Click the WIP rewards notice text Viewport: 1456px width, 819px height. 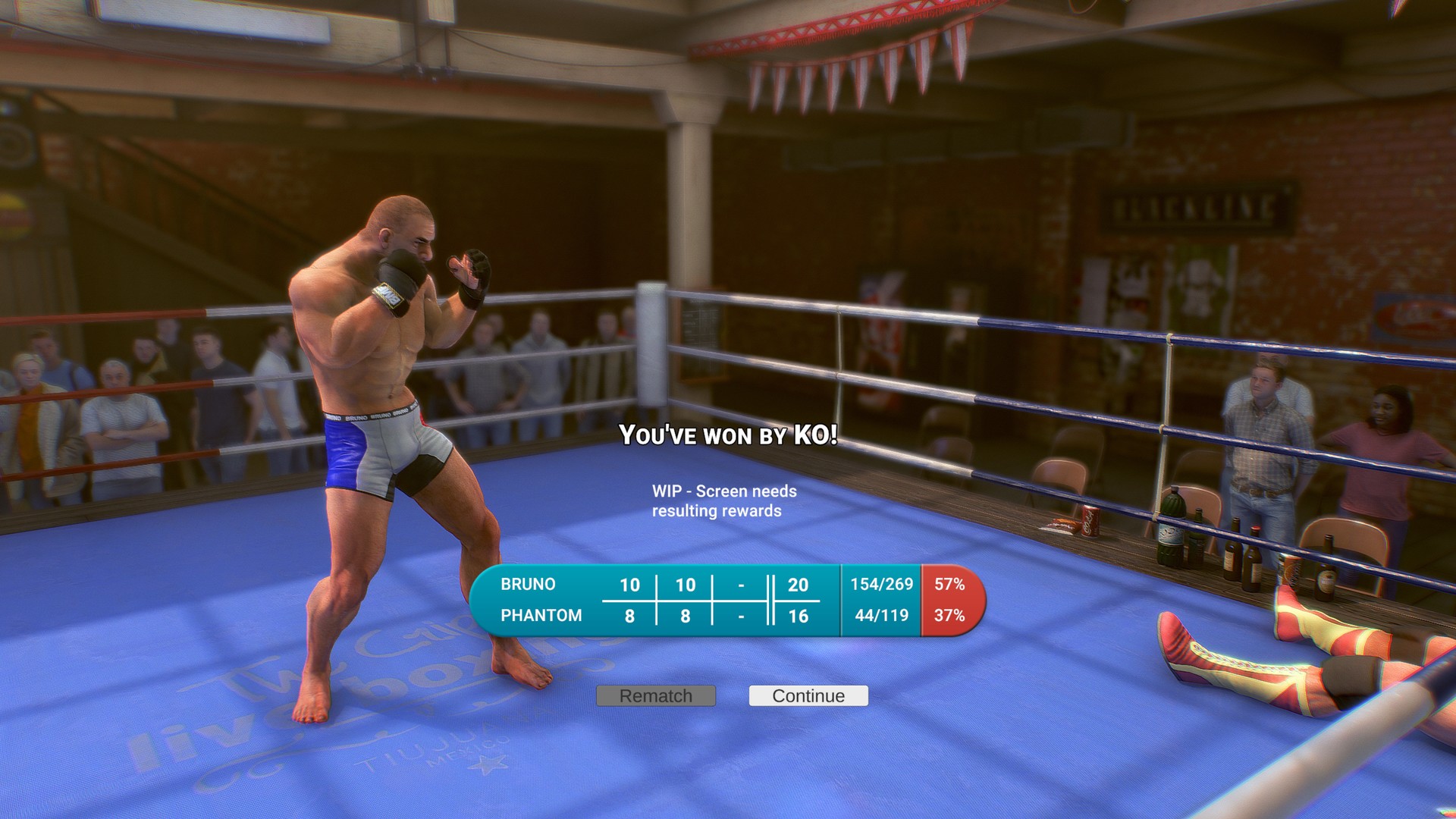(x=723, y=500)
